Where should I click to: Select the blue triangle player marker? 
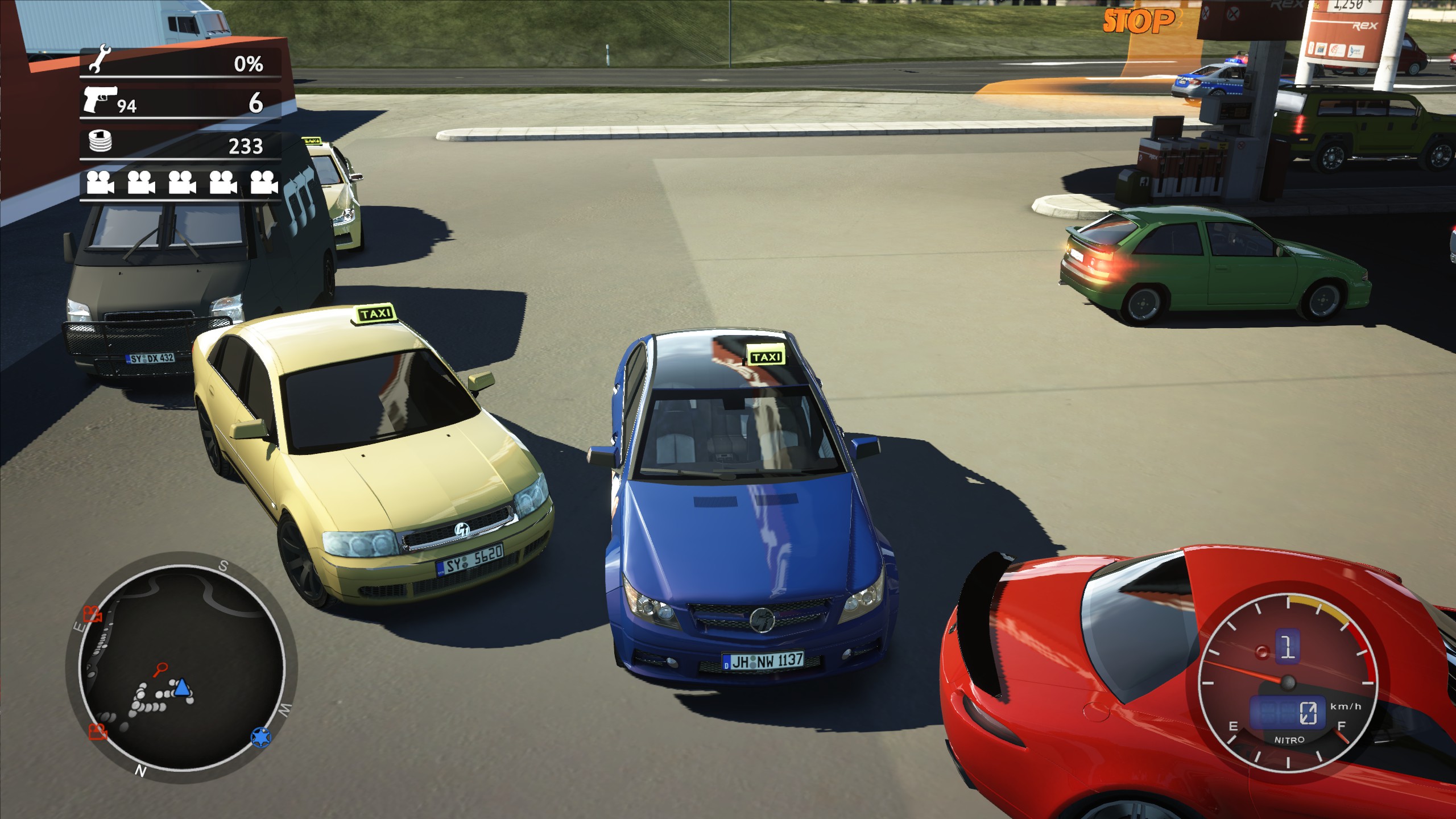tap(181, 687)
